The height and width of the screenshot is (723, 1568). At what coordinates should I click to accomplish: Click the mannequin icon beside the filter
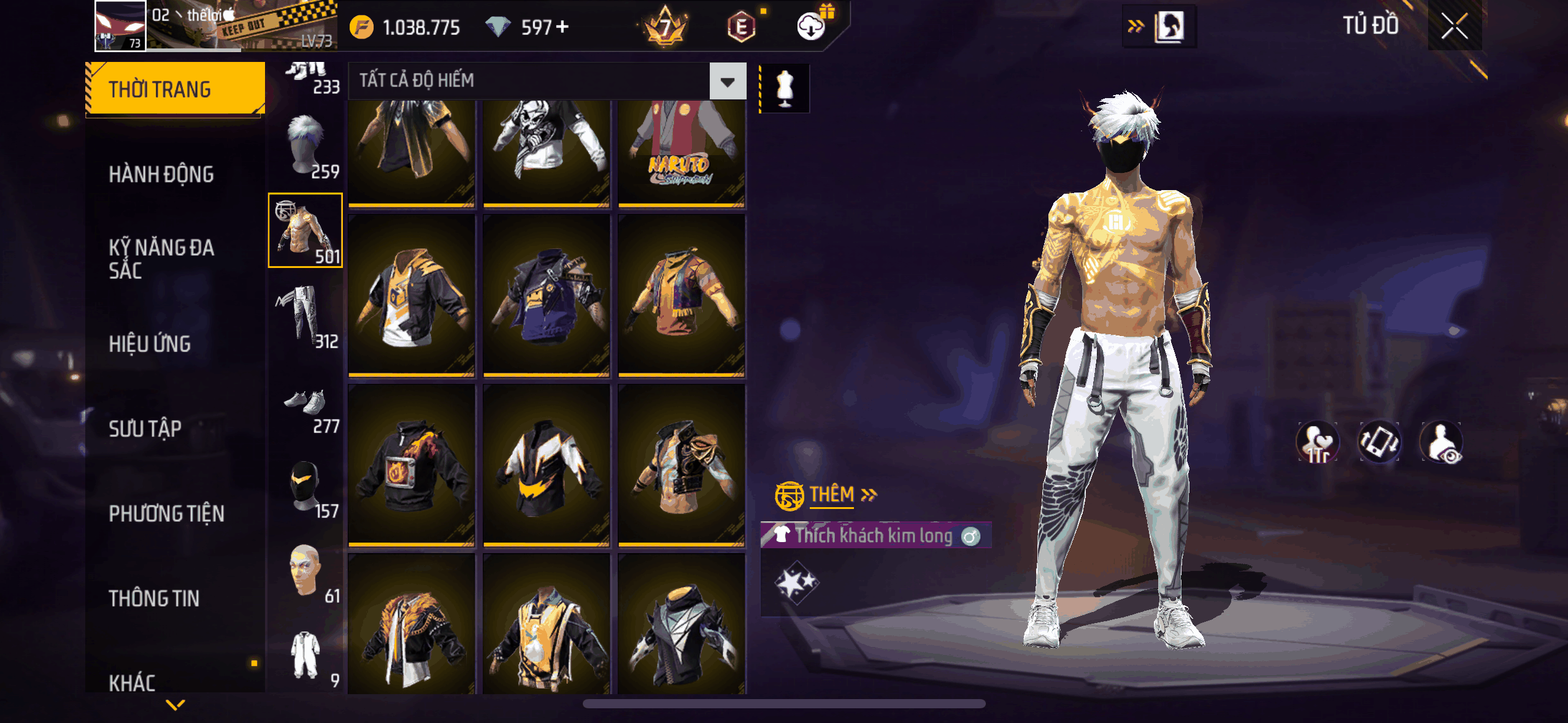coord(785,88)
